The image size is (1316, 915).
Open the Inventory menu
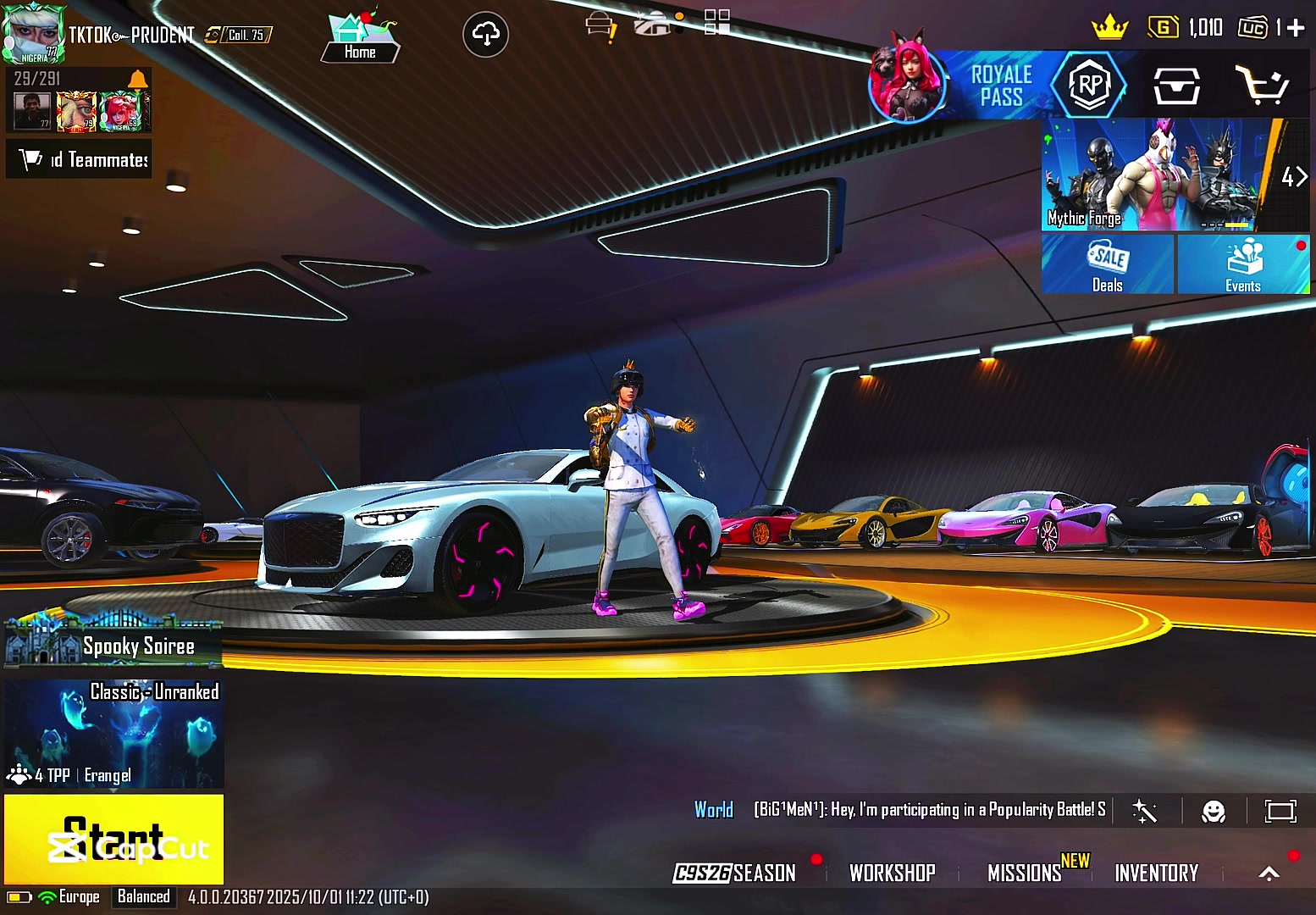click(1156, 873)
